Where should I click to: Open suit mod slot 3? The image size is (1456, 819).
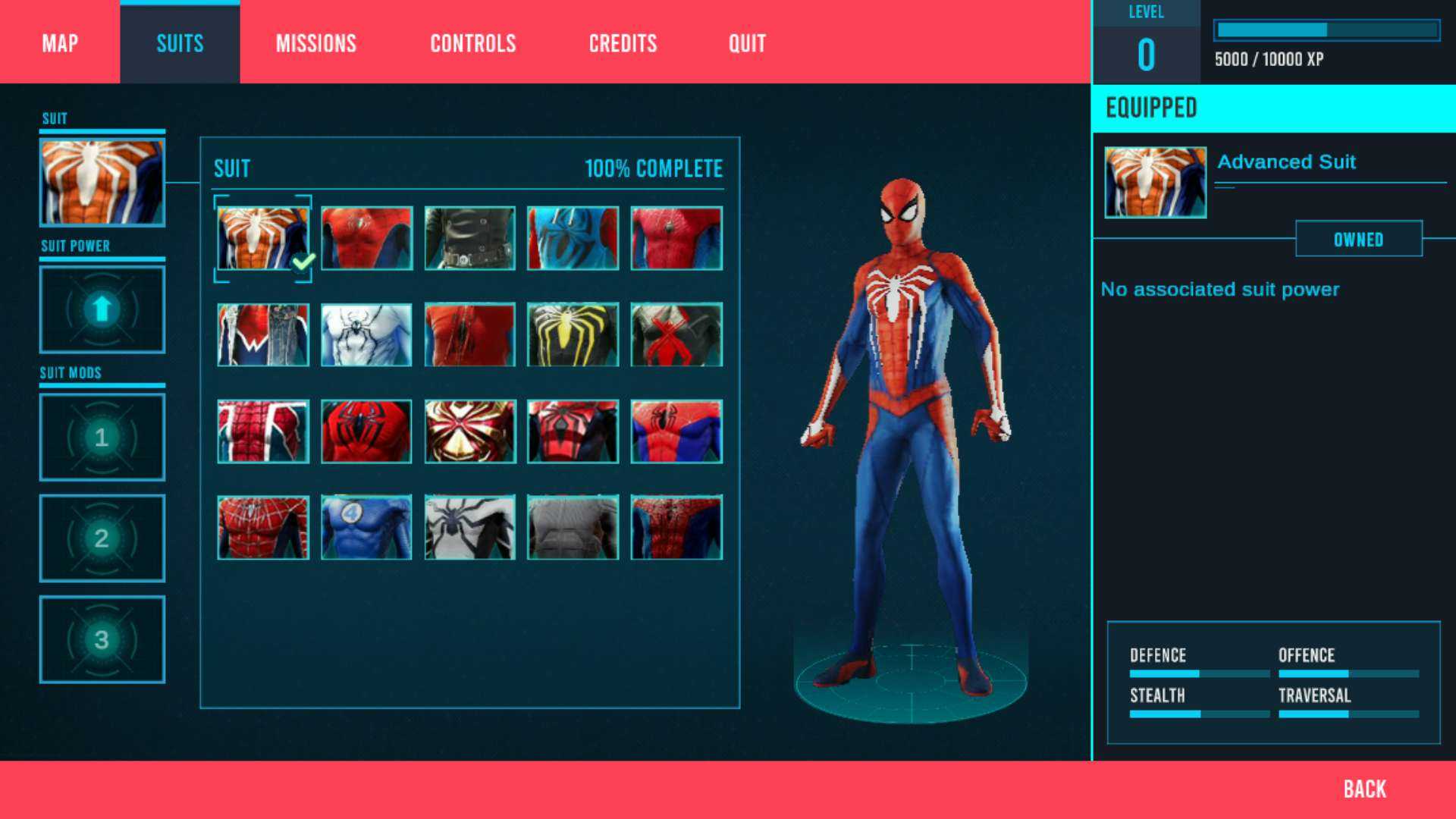(102, 639)
